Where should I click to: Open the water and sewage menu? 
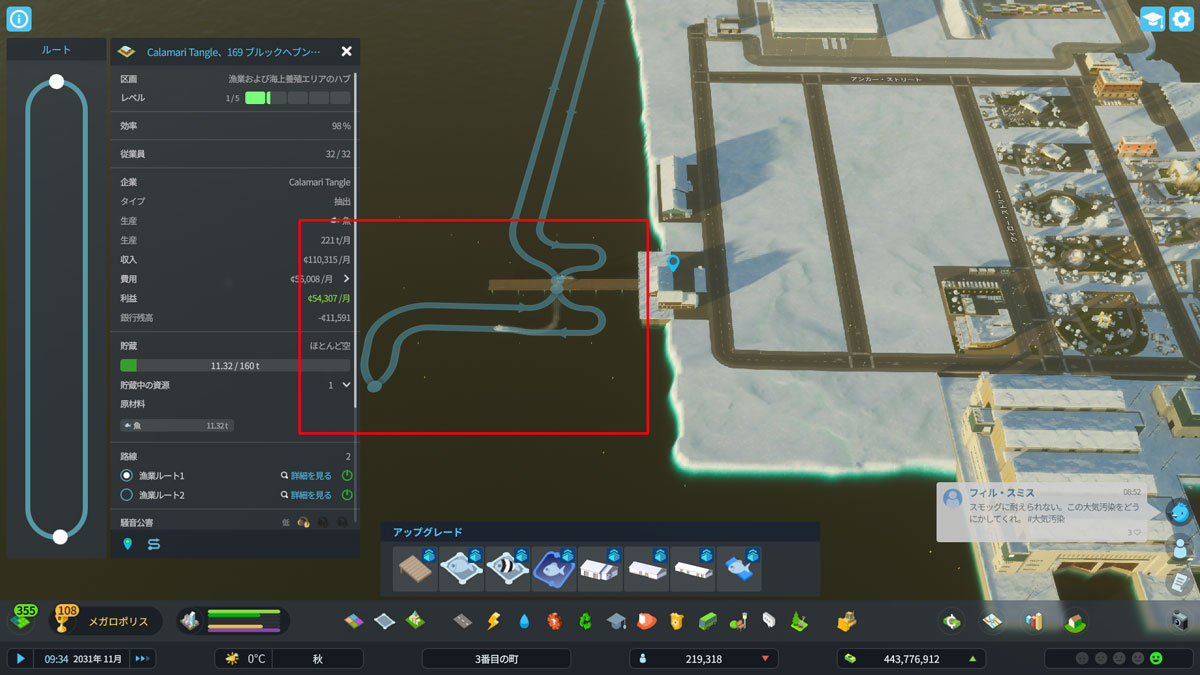pyautogui.click(x=524, y=621)
